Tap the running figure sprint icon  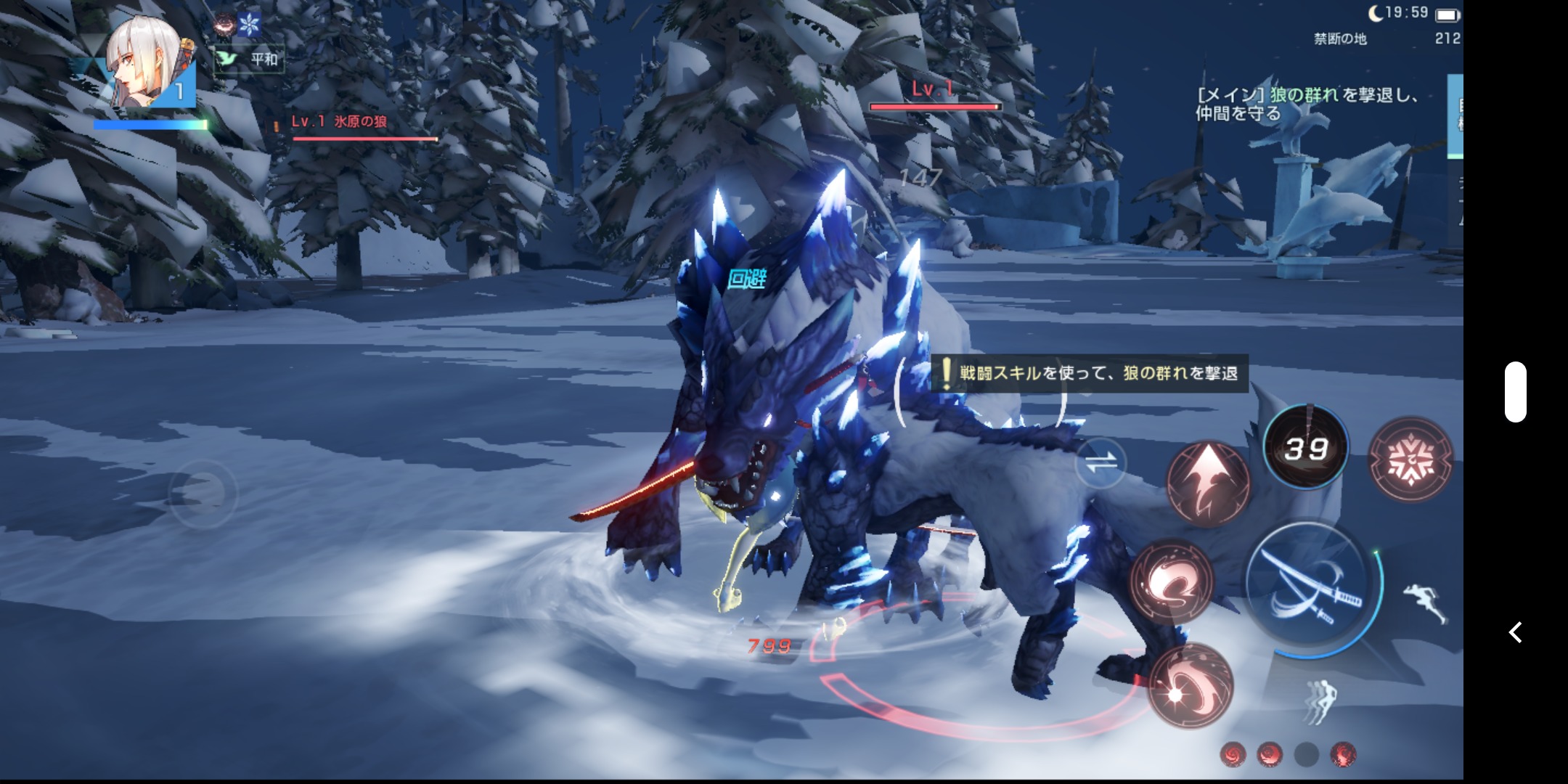point(1424,603)
